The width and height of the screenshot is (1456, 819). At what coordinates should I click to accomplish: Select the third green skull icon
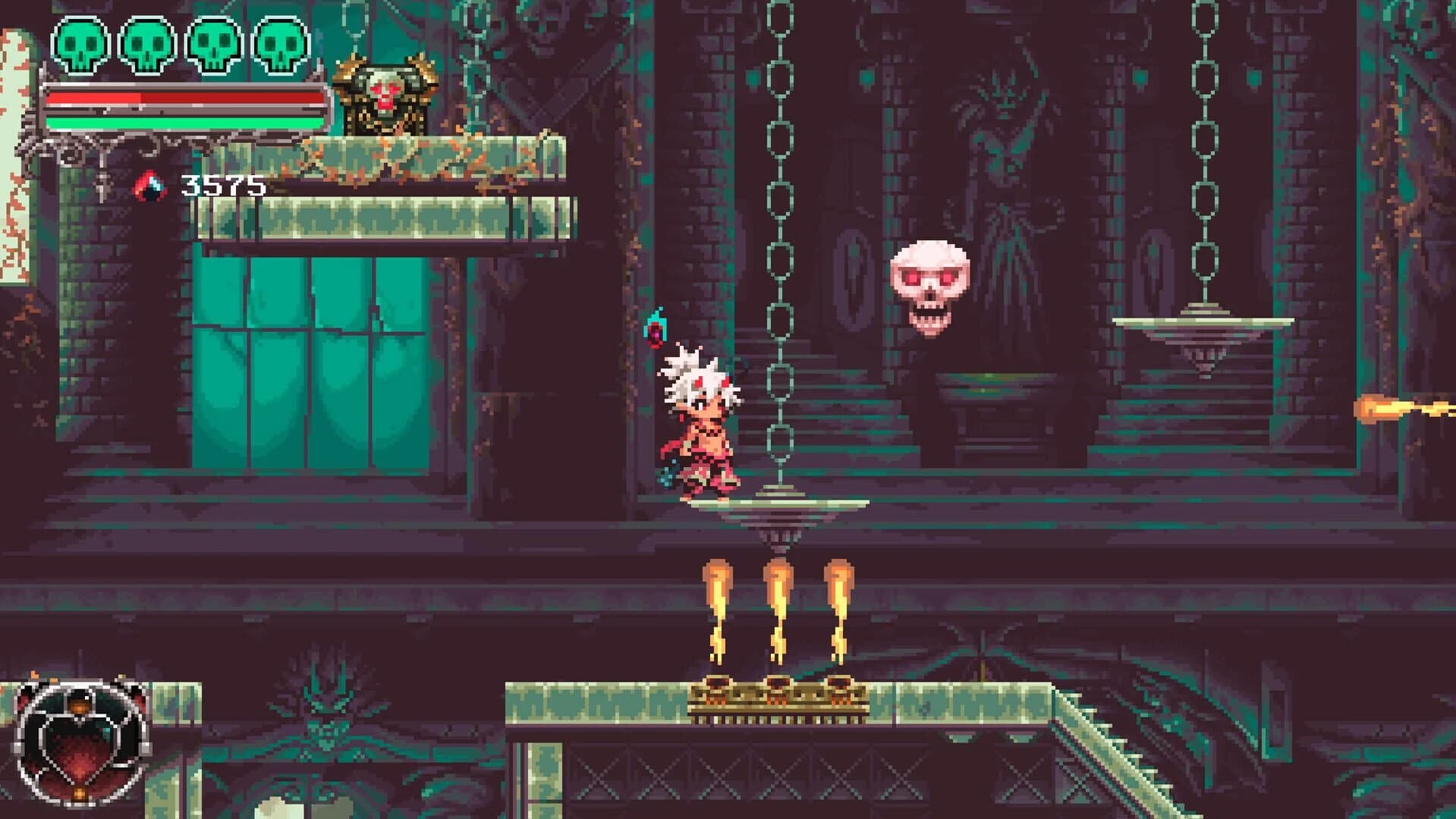[213, 47]
